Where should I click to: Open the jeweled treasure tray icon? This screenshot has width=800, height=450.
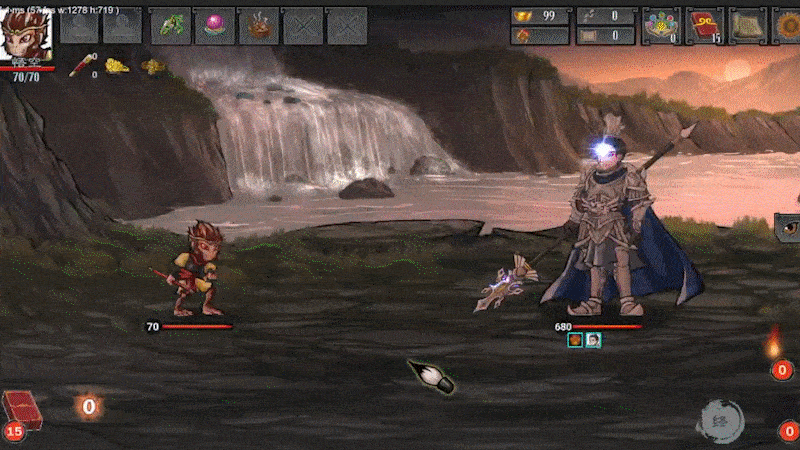pyautogui.click(x=660, y=25)
